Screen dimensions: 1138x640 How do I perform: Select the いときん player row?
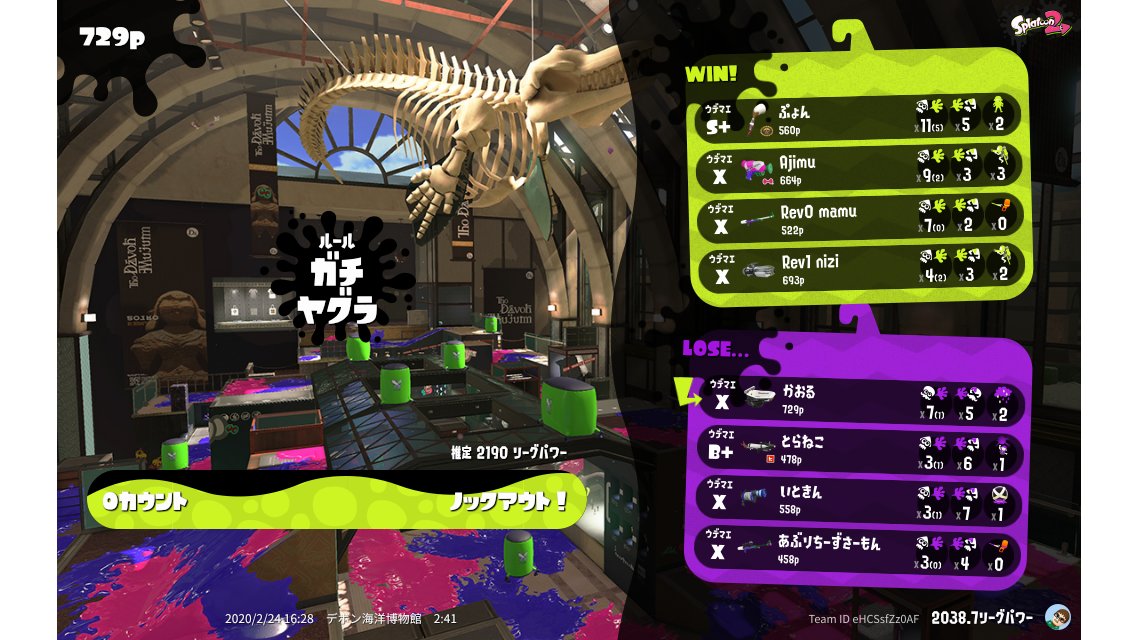click(x=860, y=500)
